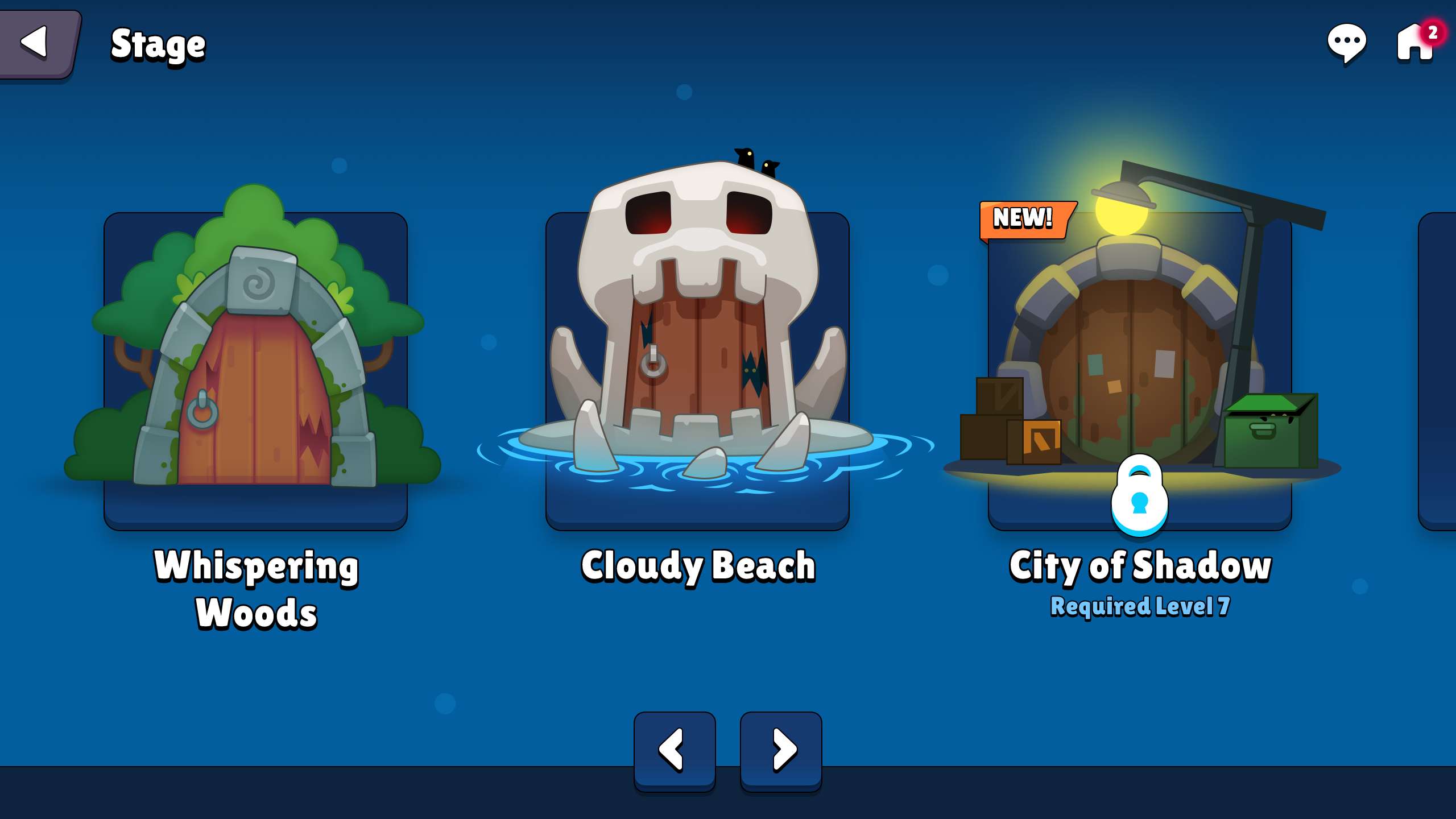
Task: Return home via the house icon
Action: point(1414,43)
